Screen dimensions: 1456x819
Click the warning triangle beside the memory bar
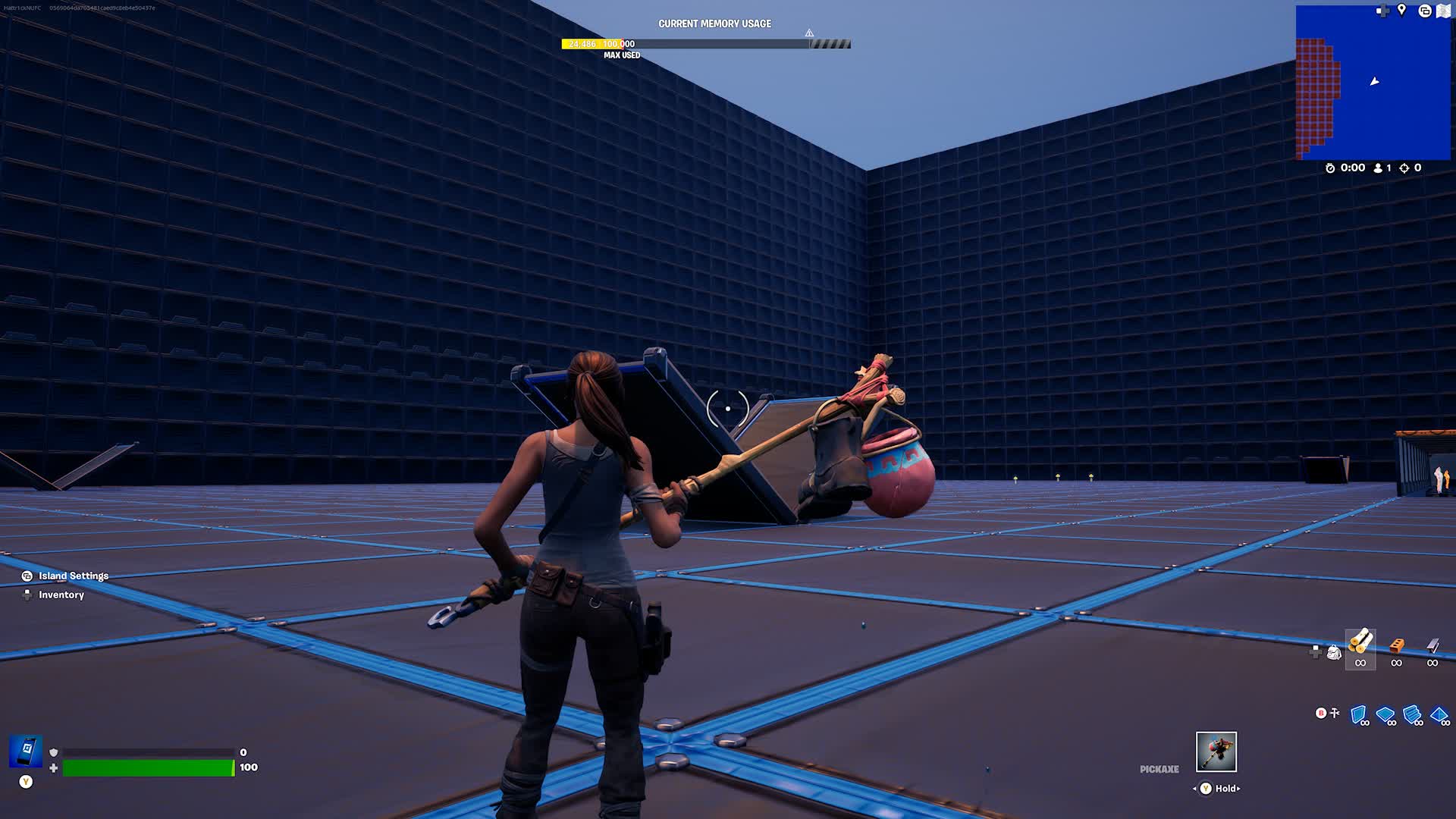pyautogui.click(x=809, y=33)
